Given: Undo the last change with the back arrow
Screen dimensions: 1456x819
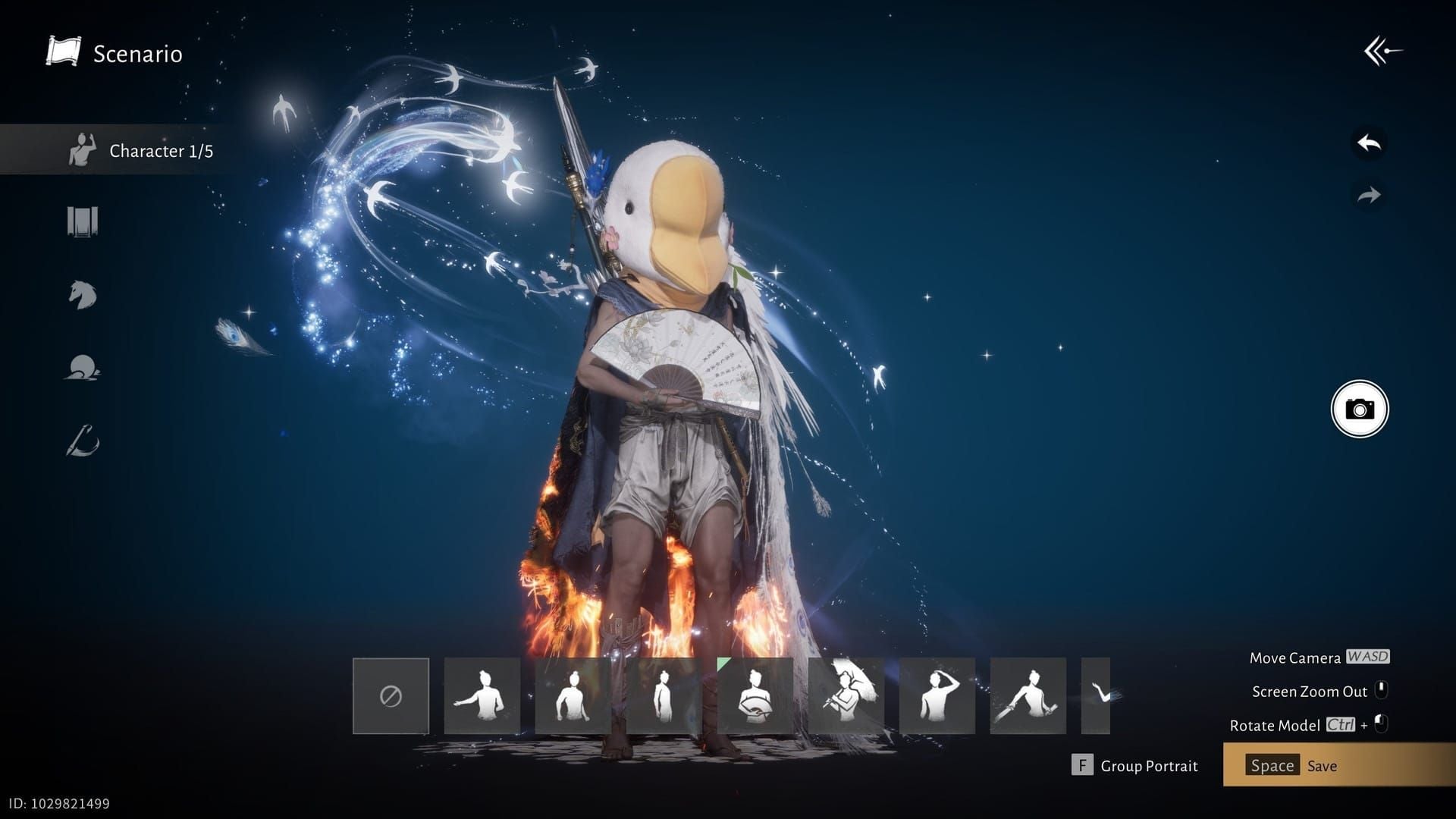Looking at the screenshot, I should coord(1367,140).
